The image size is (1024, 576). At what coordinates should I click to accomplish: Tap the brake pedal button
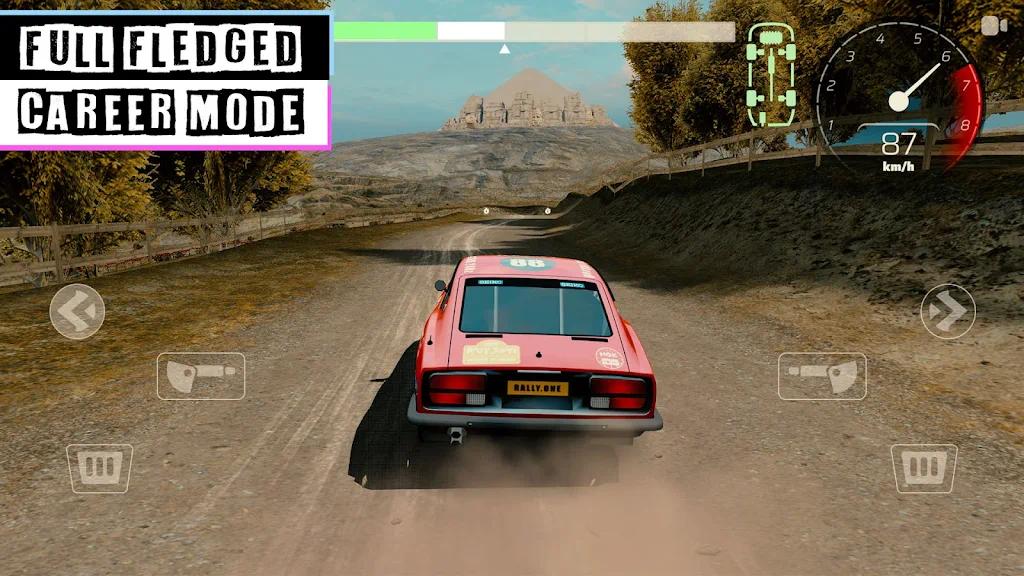[x=99, y=468]
